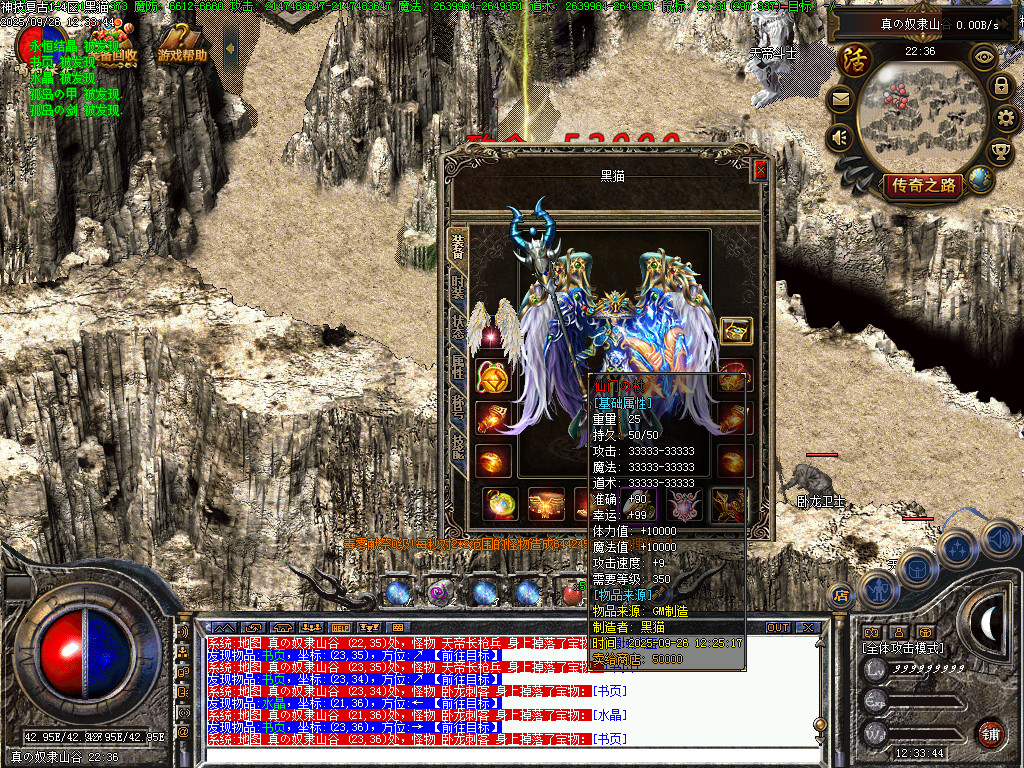Close the 黑猫 character panel
Viewport: 1024px width, 768px height.
click(x=760, y=170)
